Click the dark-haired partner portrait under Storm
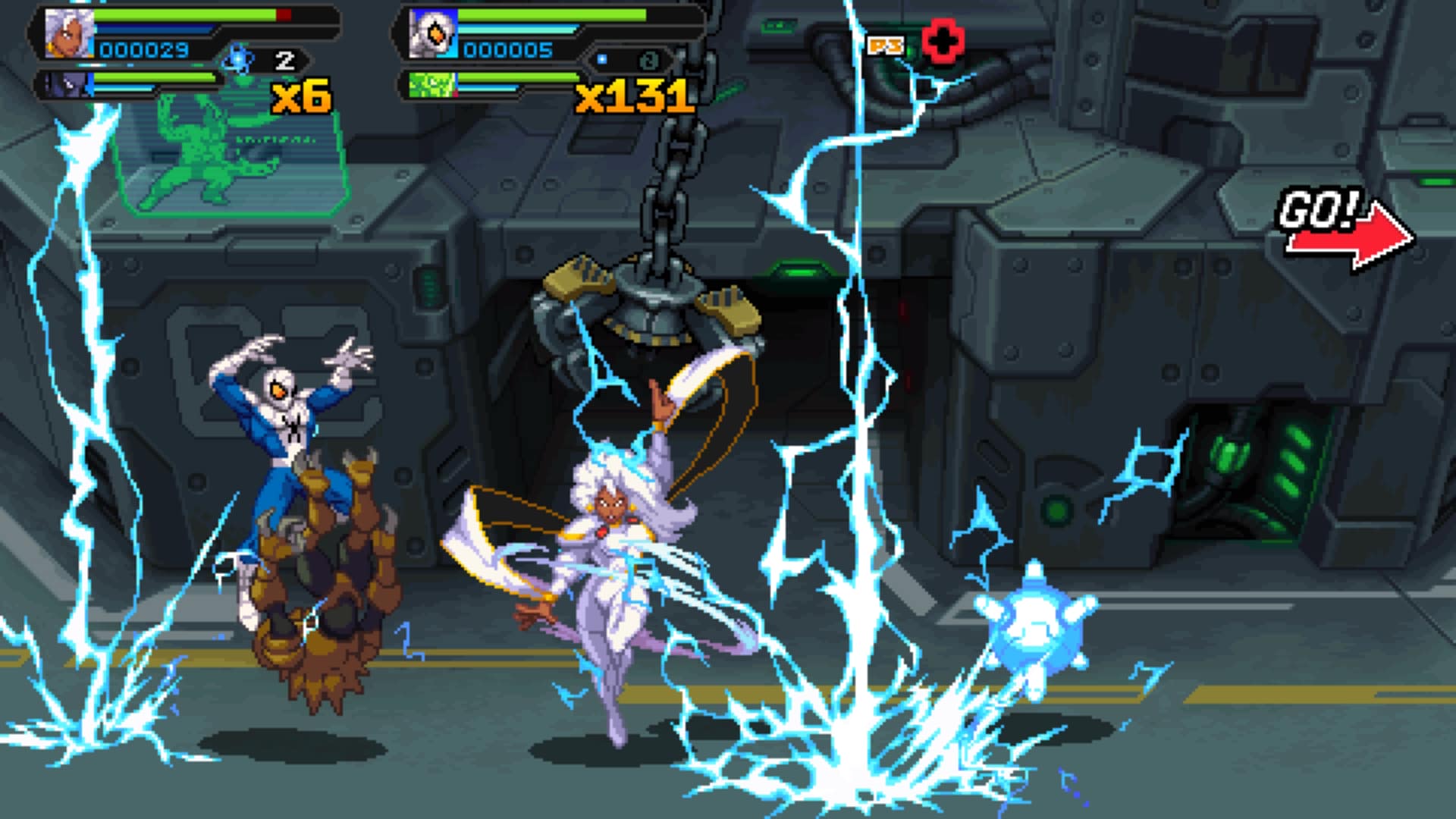The height and width of the screenshot is (819, 1456). click(67, 84)
